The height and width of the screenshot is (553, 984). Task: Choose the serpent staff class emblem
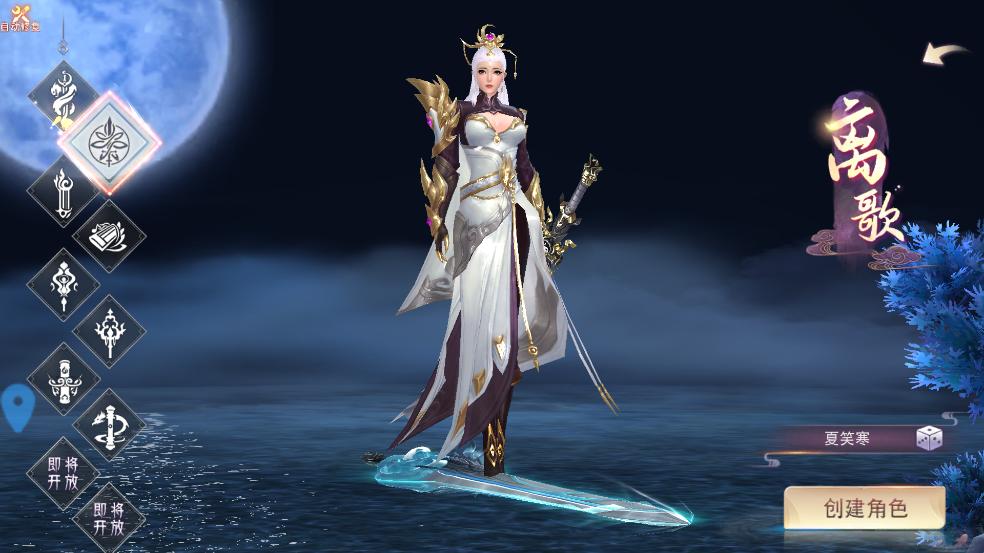[63, 95]
